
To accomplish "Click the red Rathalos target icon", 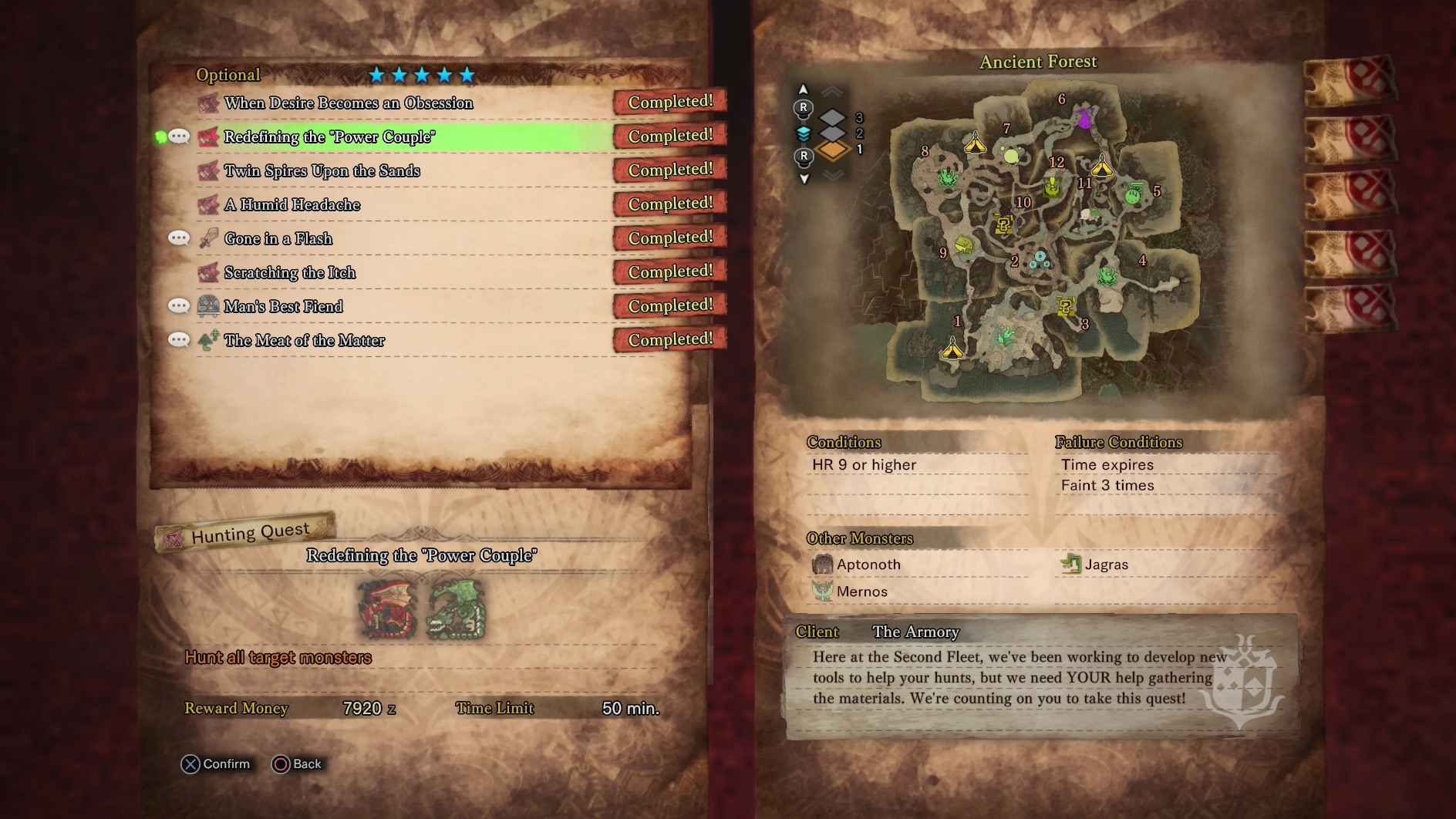I will (388, 611).
